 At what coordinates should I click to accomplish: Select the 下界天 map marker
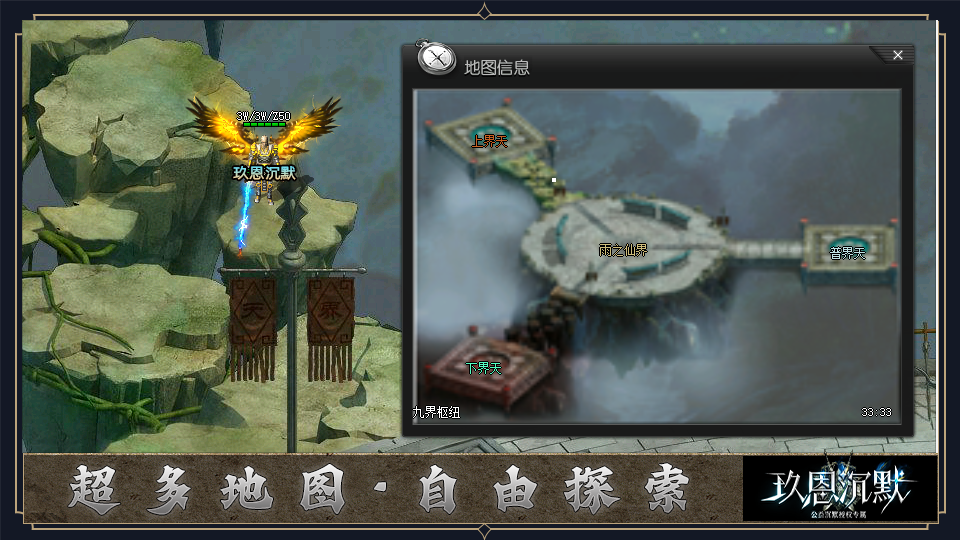click(x=484, y=368)
